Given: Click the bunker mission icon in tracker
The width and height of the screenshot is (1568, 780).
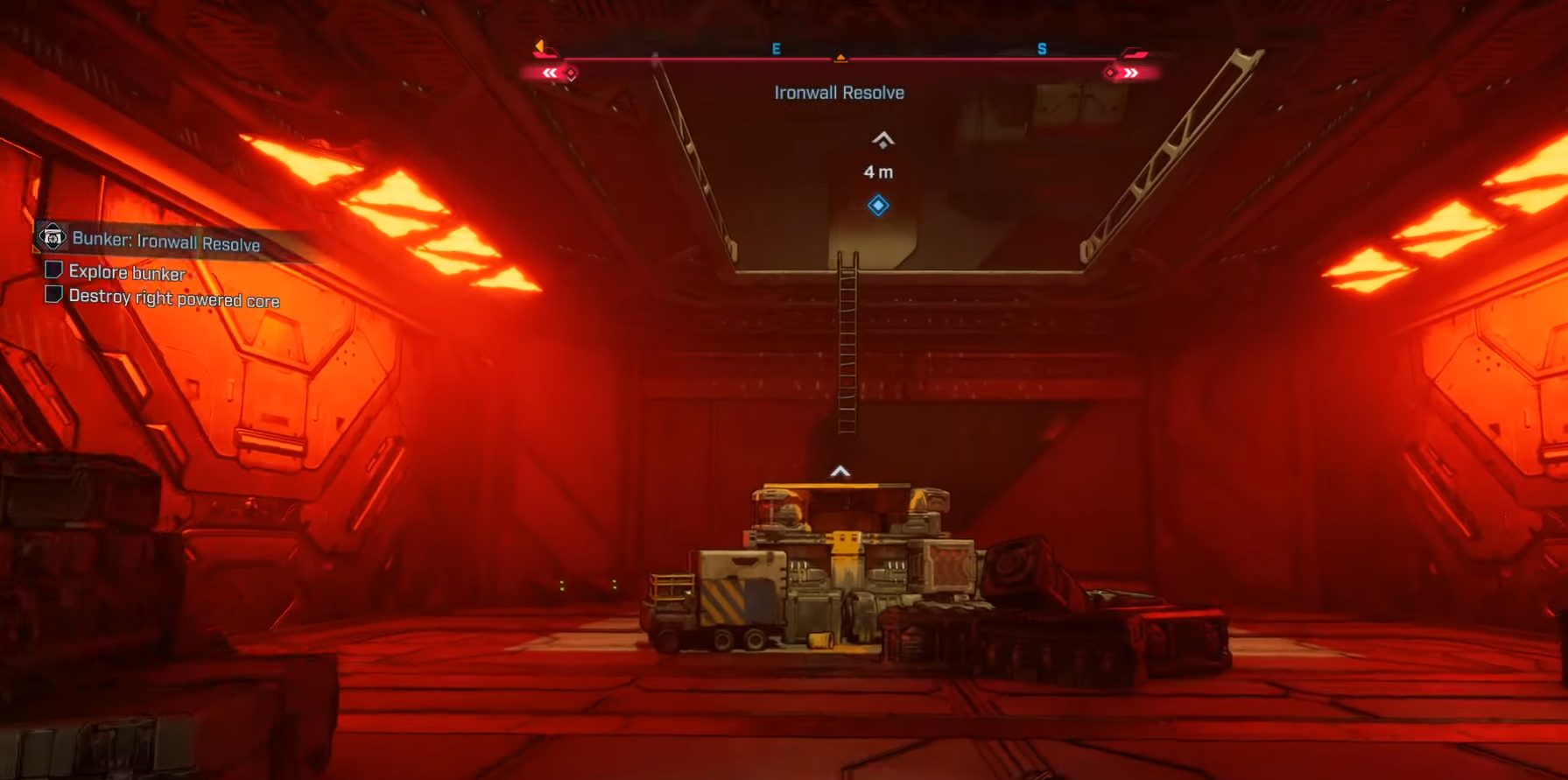Looking at the screenshot, I should pos(52,235).
